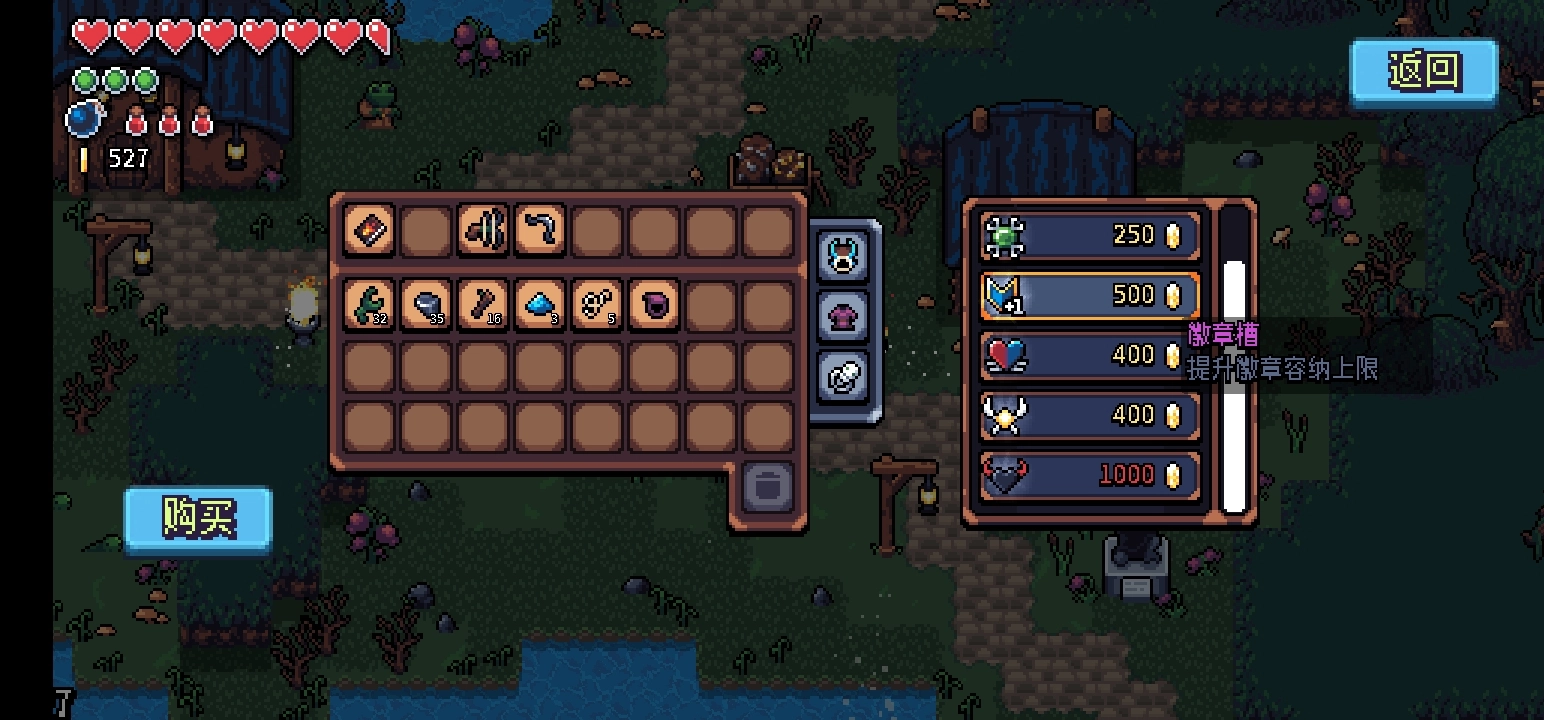Select the 1000-coin horned dark heart item
This screenshot has width=1544, height=720.
click(x=1090, y=476)
